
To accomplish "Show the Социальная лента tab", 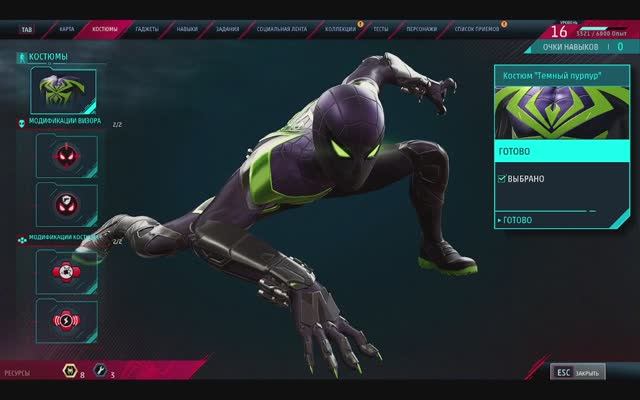I will click(285, 29).
